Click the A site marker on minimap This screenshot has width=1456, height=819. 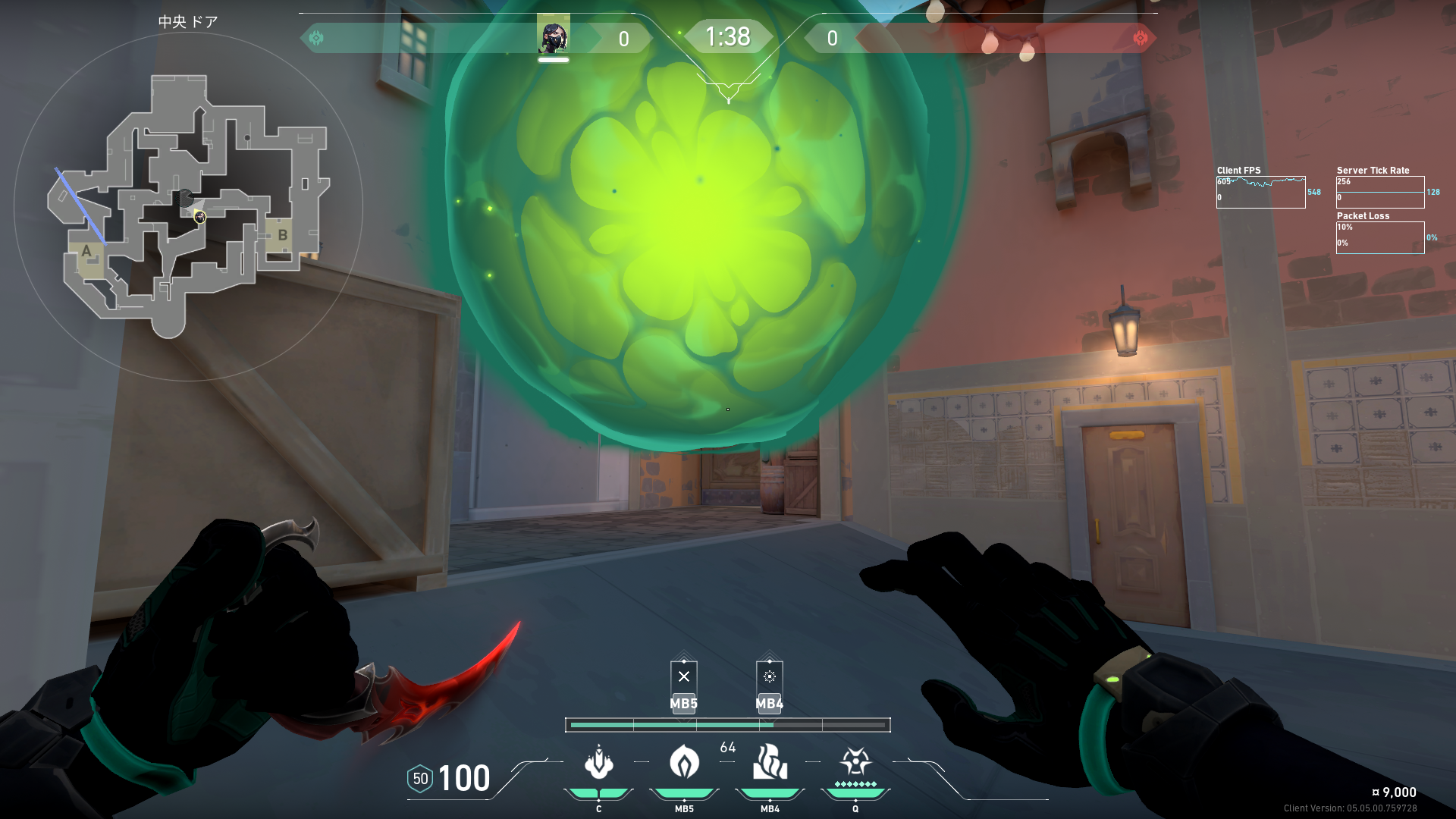86,252
